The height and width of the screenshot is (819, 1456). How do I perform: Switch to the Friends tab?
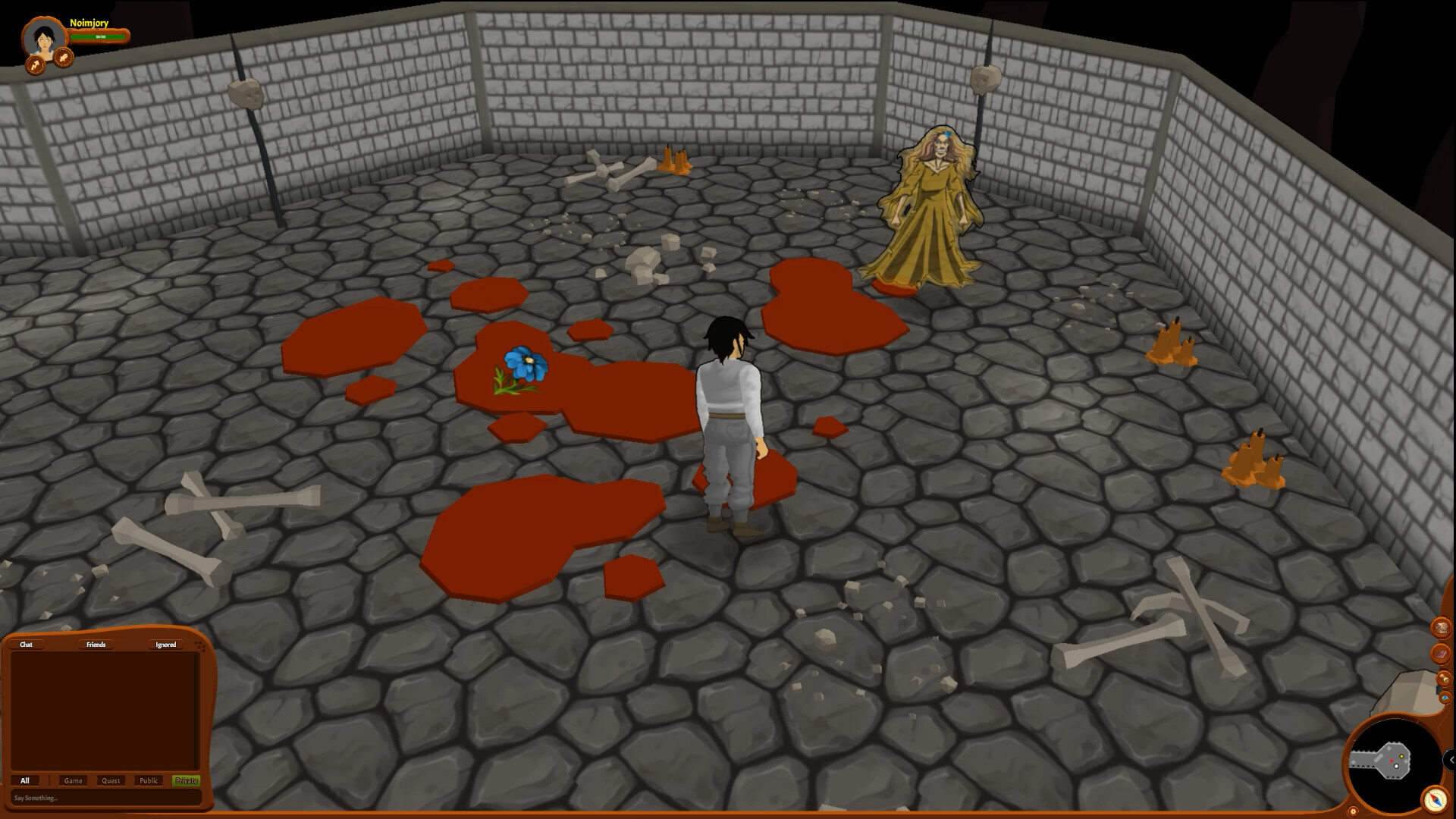pyautogui.click(x=96, y=645)
